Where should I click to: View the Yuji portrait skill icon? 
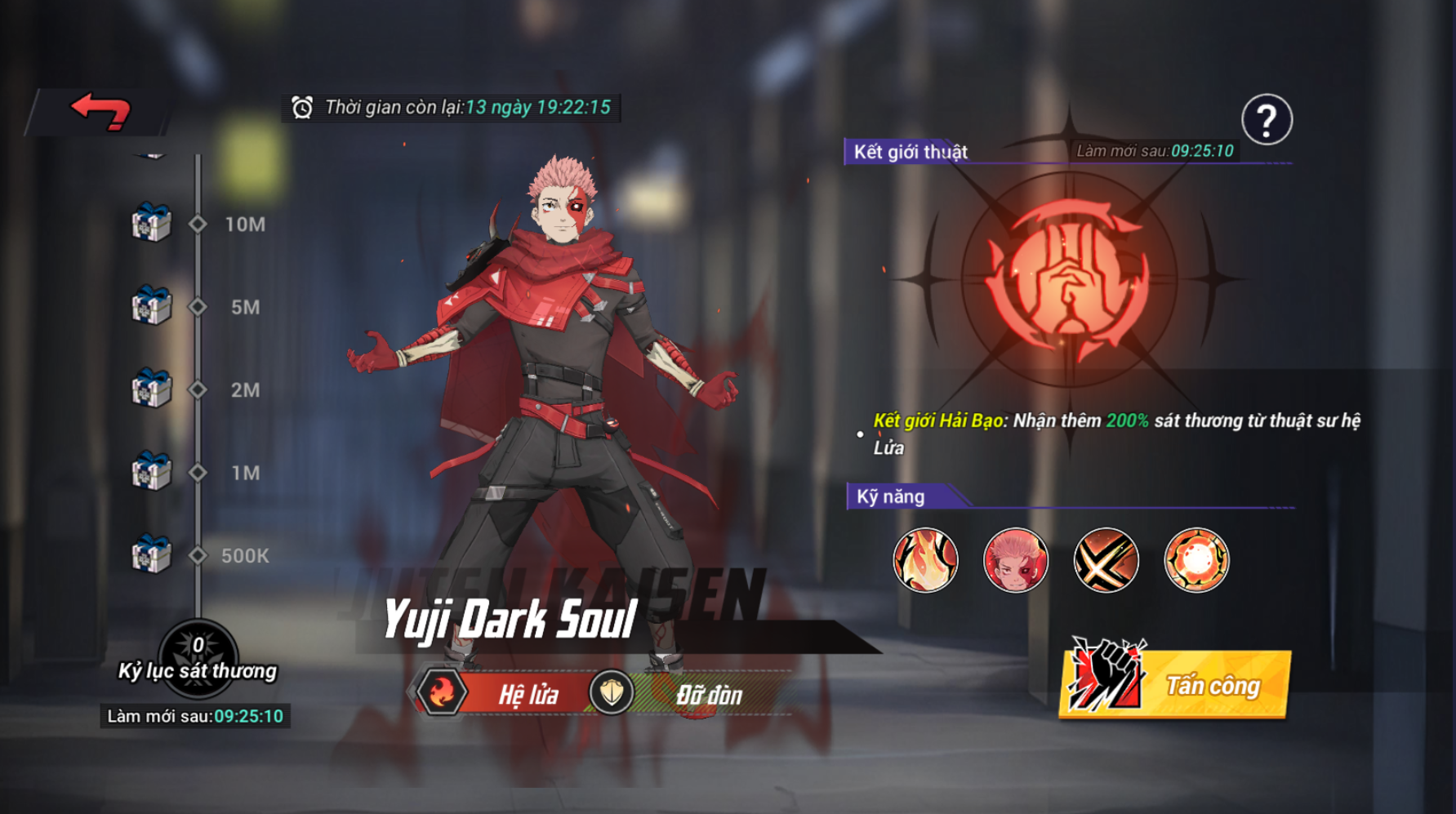[x=1016, y=560]
